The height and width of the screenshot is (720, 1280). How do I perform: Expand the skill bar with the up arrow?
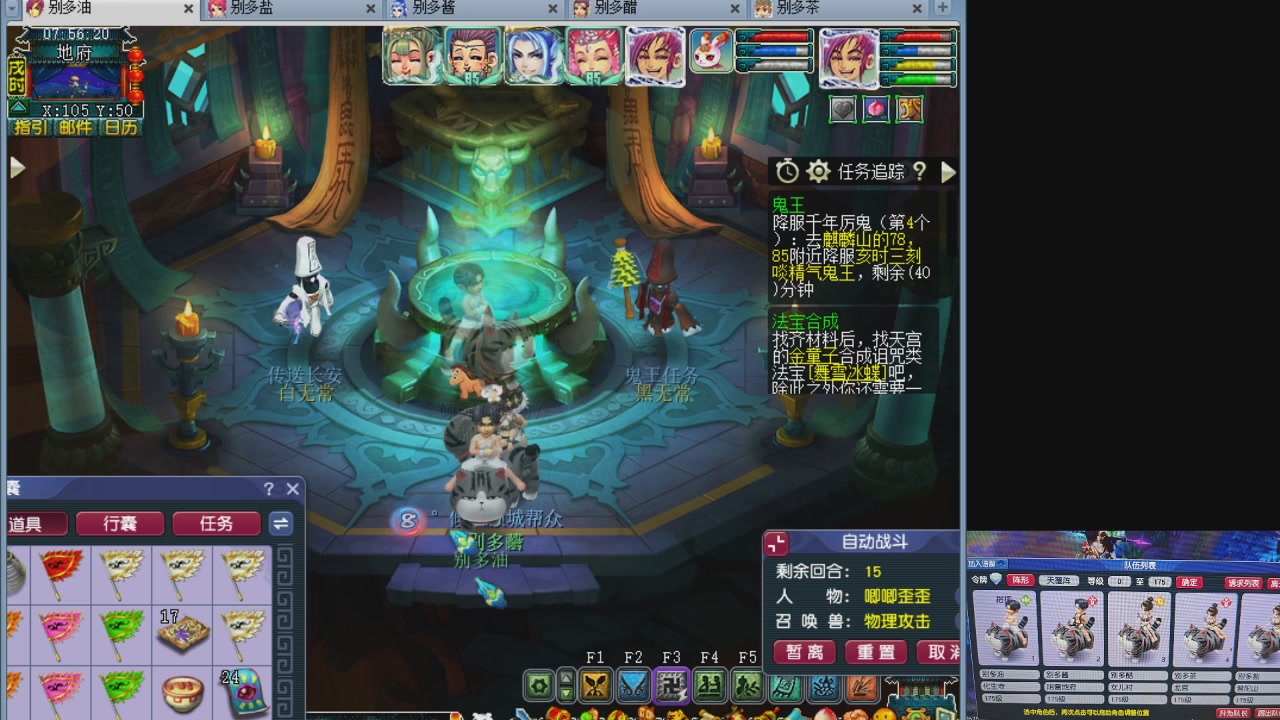coord(565,679)
